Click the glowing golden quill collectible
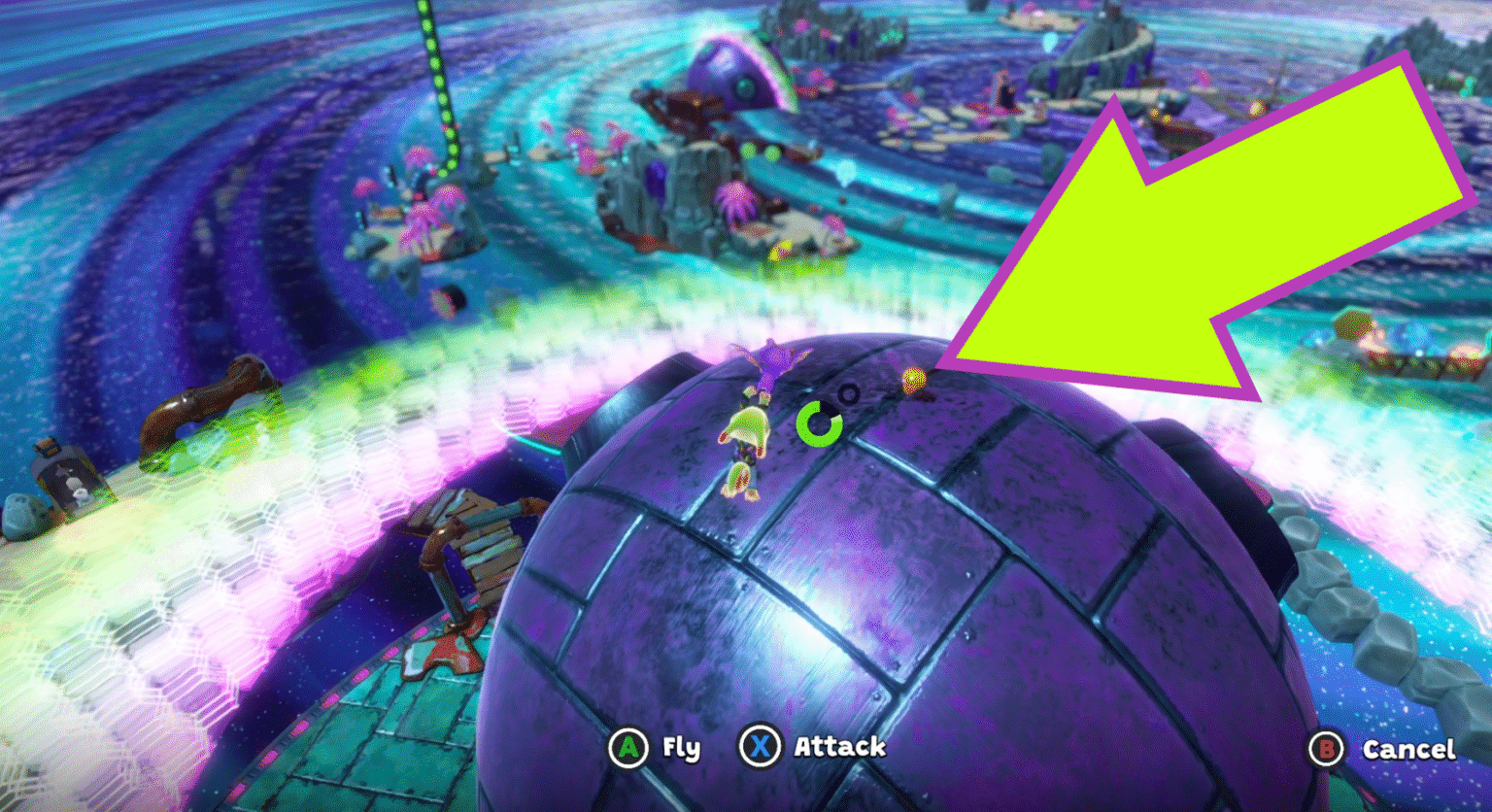Screen dimensions: 1492x812 point(913,382)
